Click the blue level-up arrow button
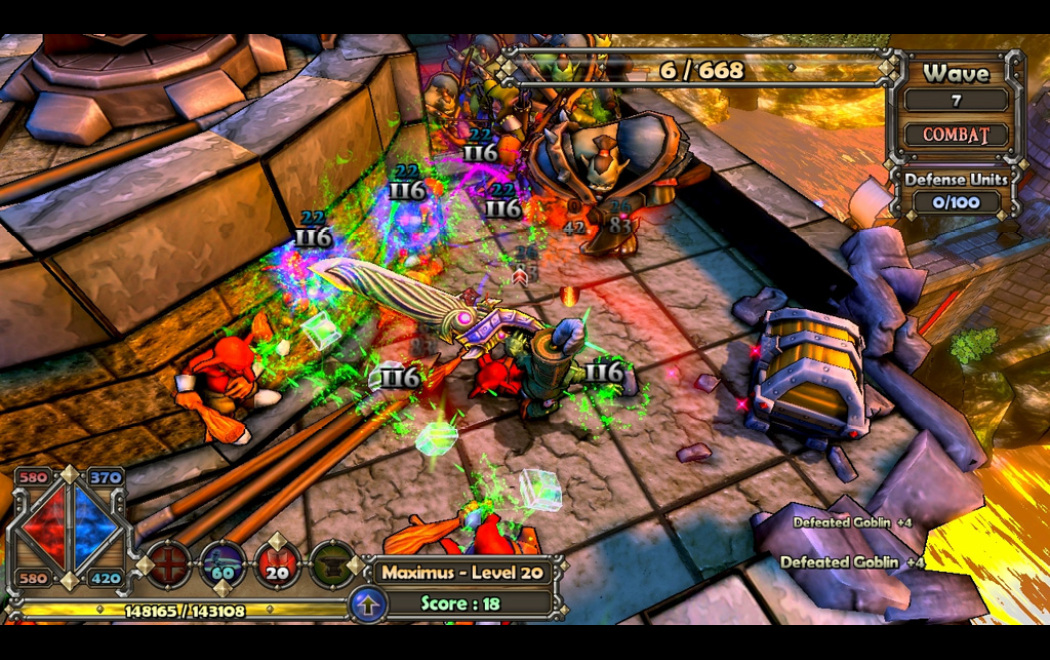 click(x=368, y=605)
